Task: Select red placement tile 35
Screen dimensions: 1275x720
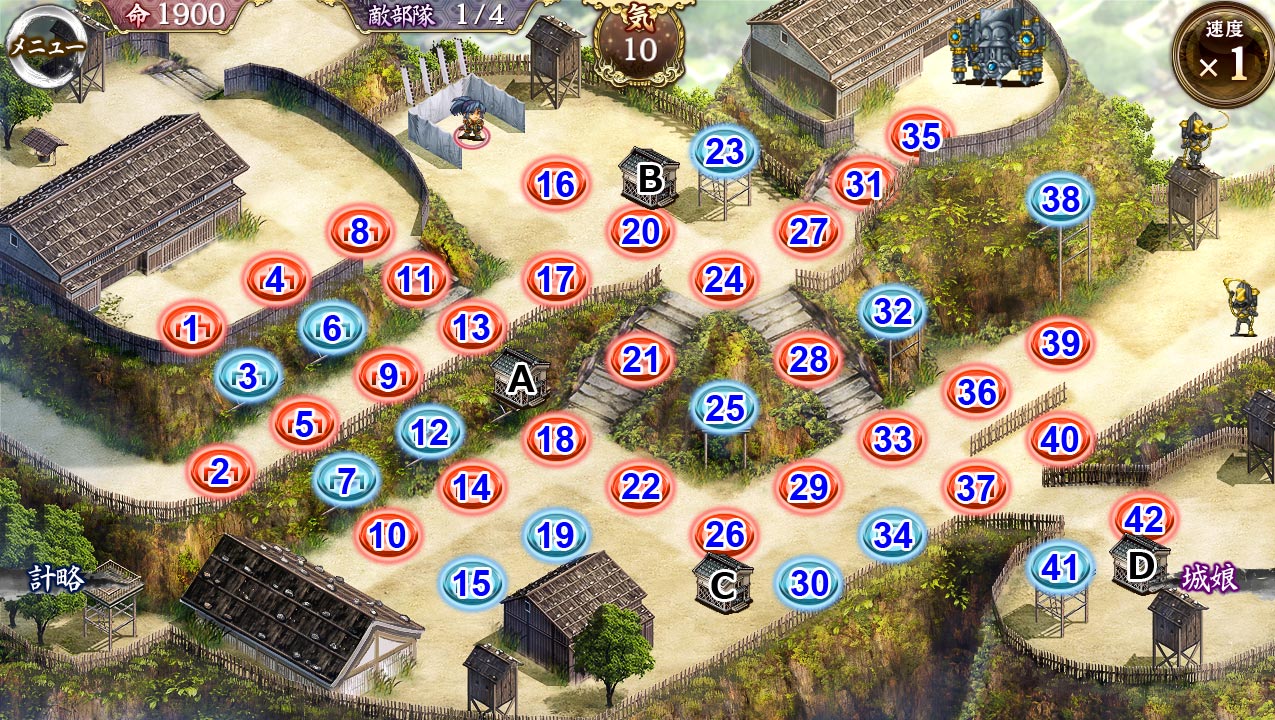Action: pyautogui.click(x=920, y=136)
